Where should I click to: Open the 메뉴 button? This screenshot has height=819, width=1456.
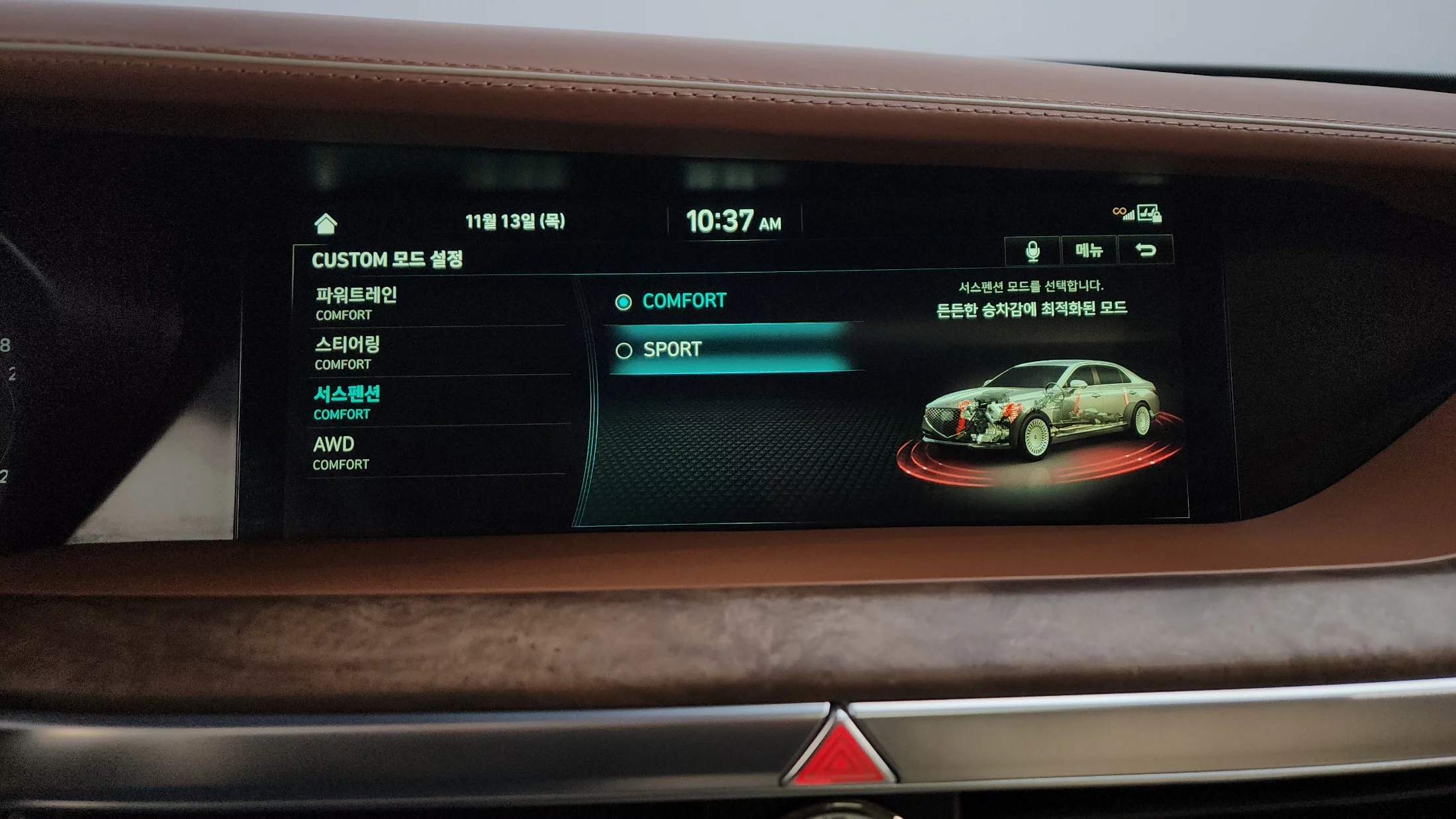pyautogui.click(x=1089, y=250)
